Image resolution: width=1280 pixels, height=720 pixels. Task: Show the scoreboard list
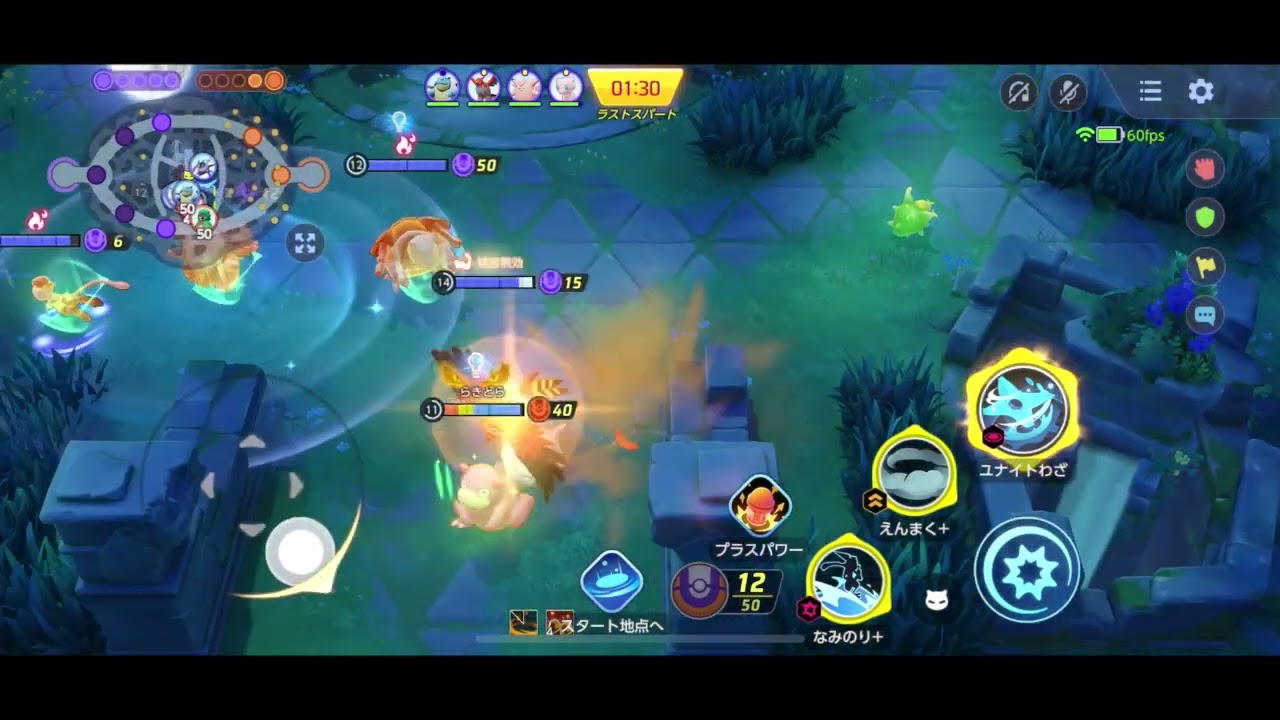pyautogui.click(x=1151, y=92)
